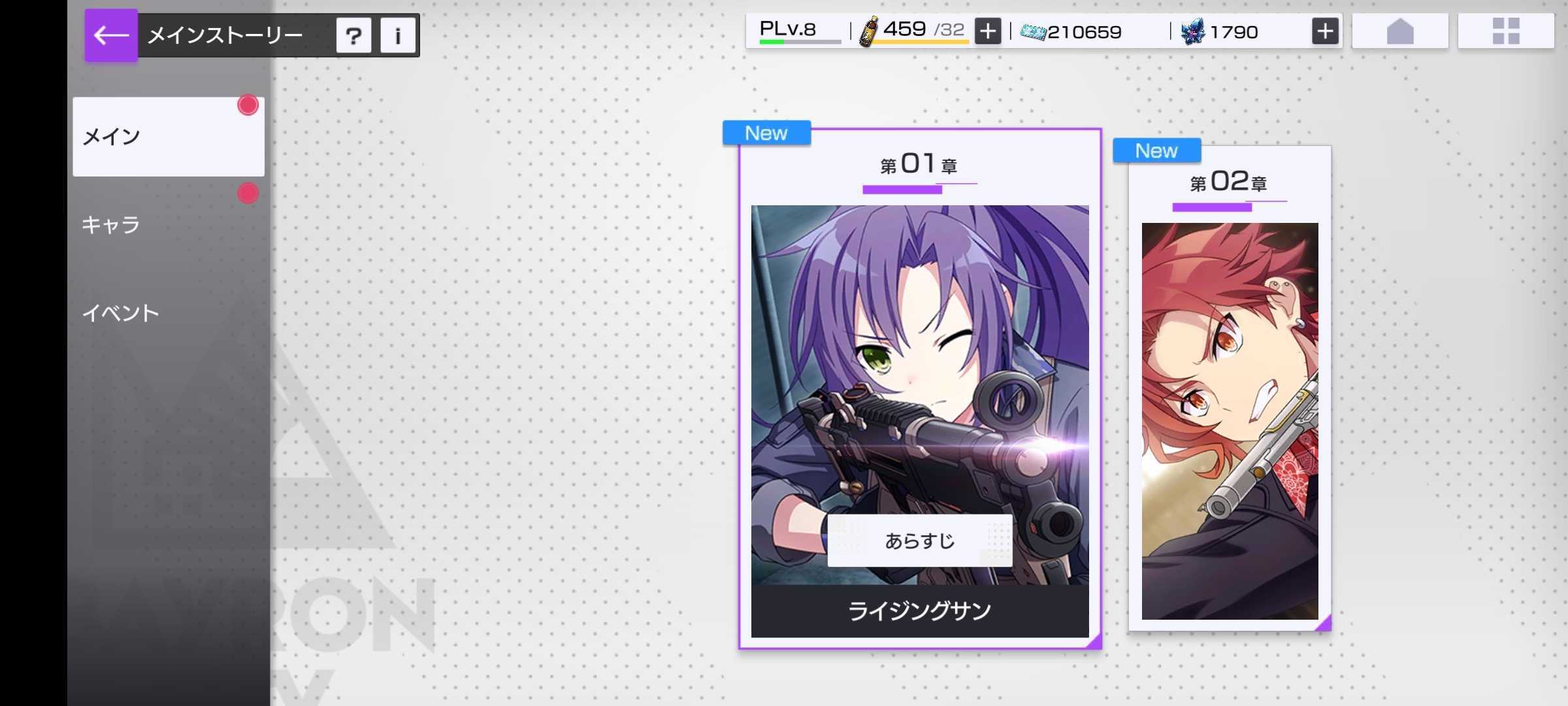Image resolution: width=1568 pixels, height=706 pixels.
Task: Click the notification dot on メイン tab
Action: pos(248,105)
